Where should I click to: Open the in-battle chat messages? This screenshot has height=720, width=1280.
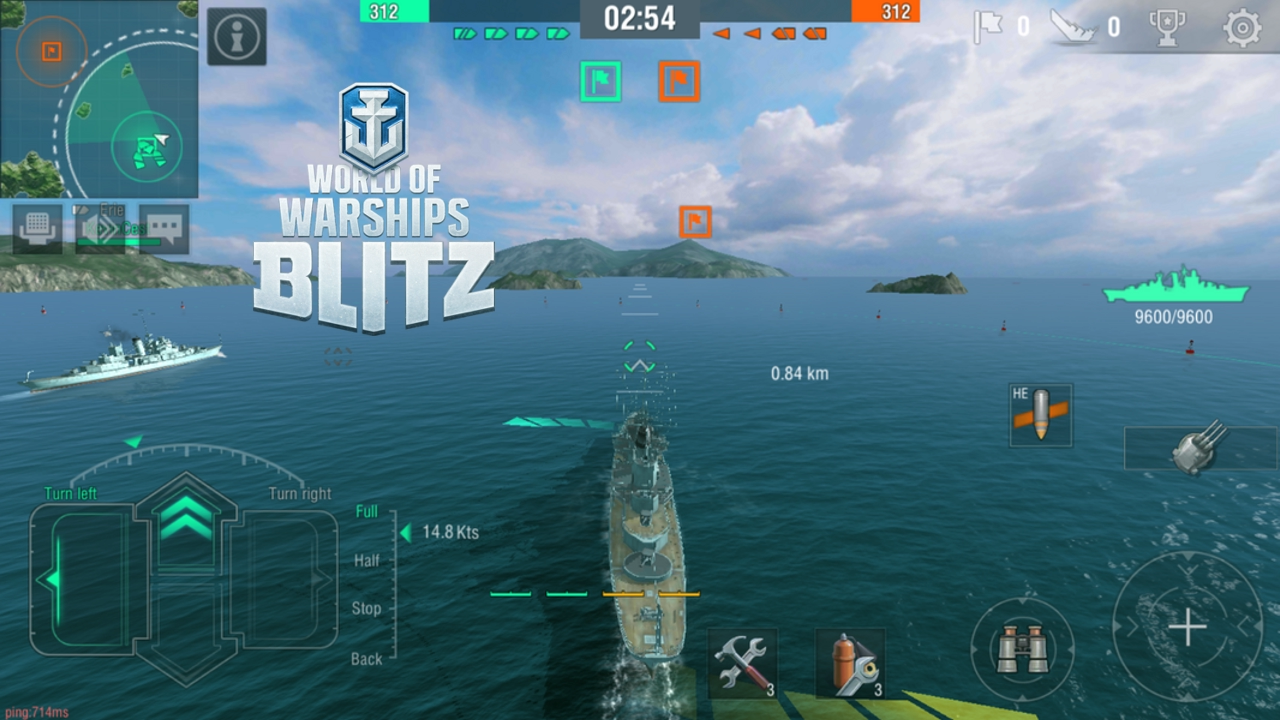pos(163,229)
